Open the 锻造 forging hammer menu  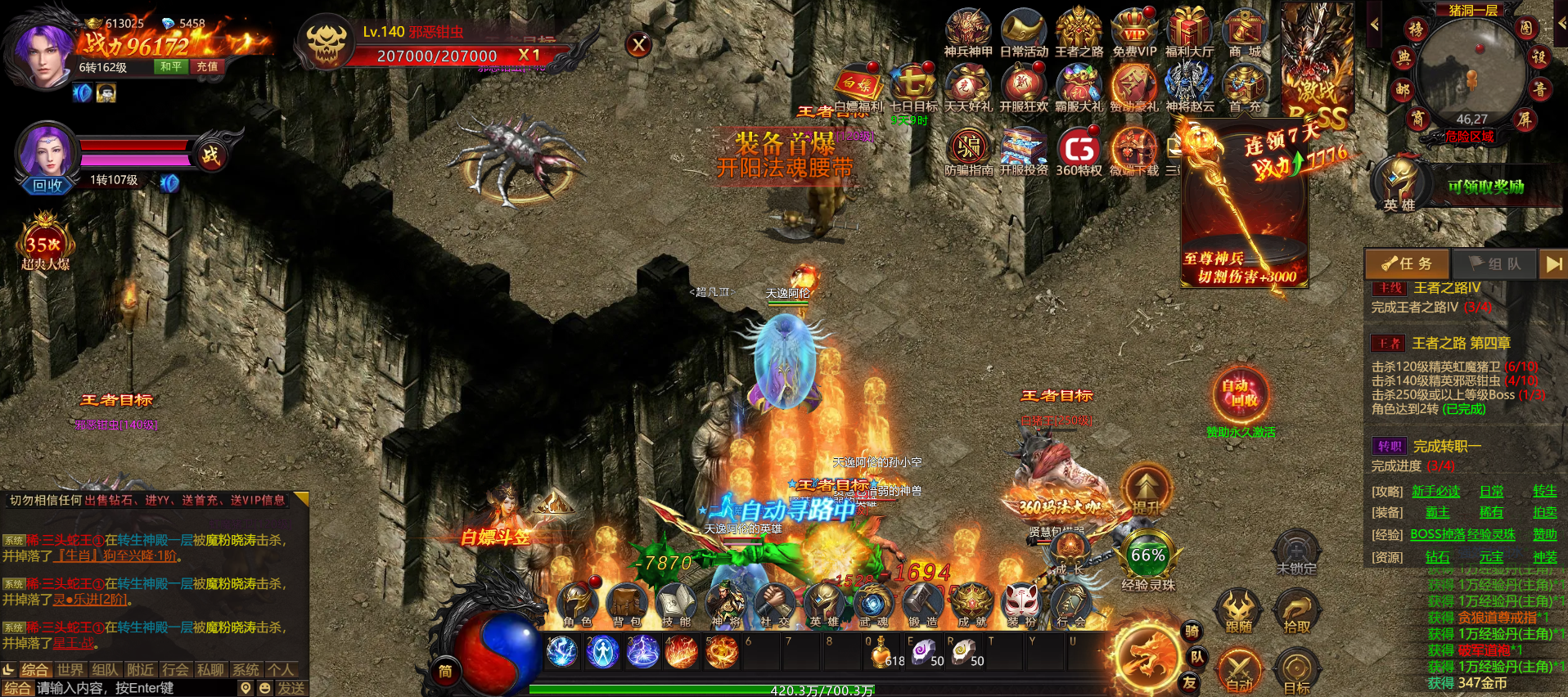click(x=922, y=605)
